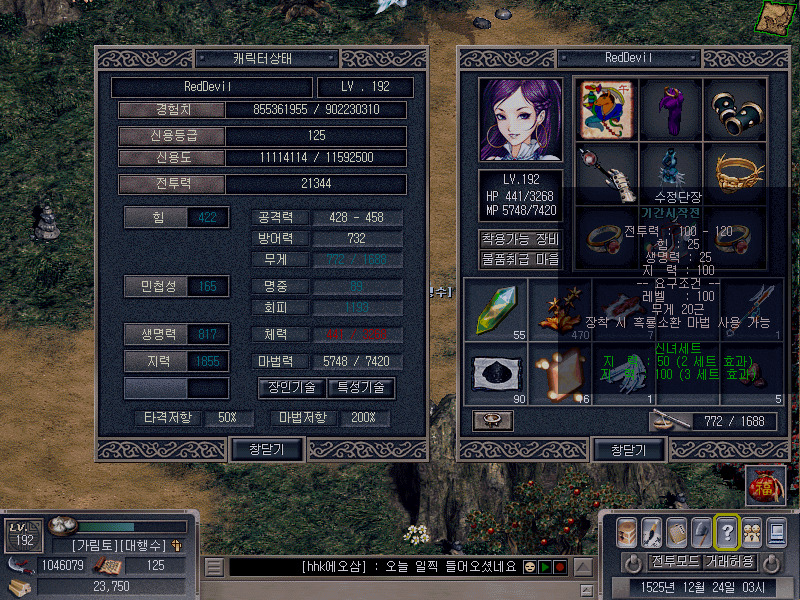Open the two-figures party icon

tap(751, 533)
